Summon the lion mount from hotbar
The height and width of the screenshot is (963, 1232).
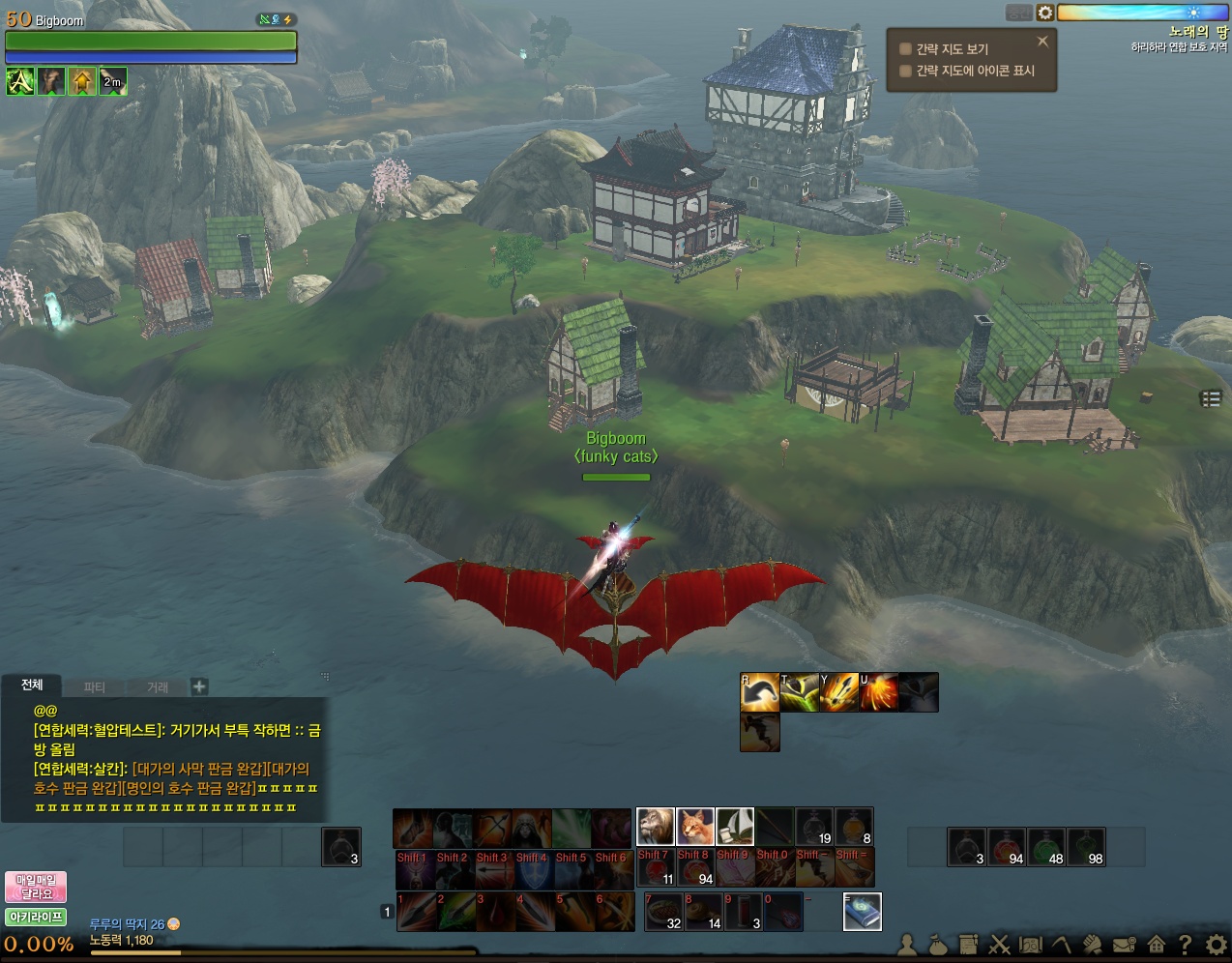point(655,827)
